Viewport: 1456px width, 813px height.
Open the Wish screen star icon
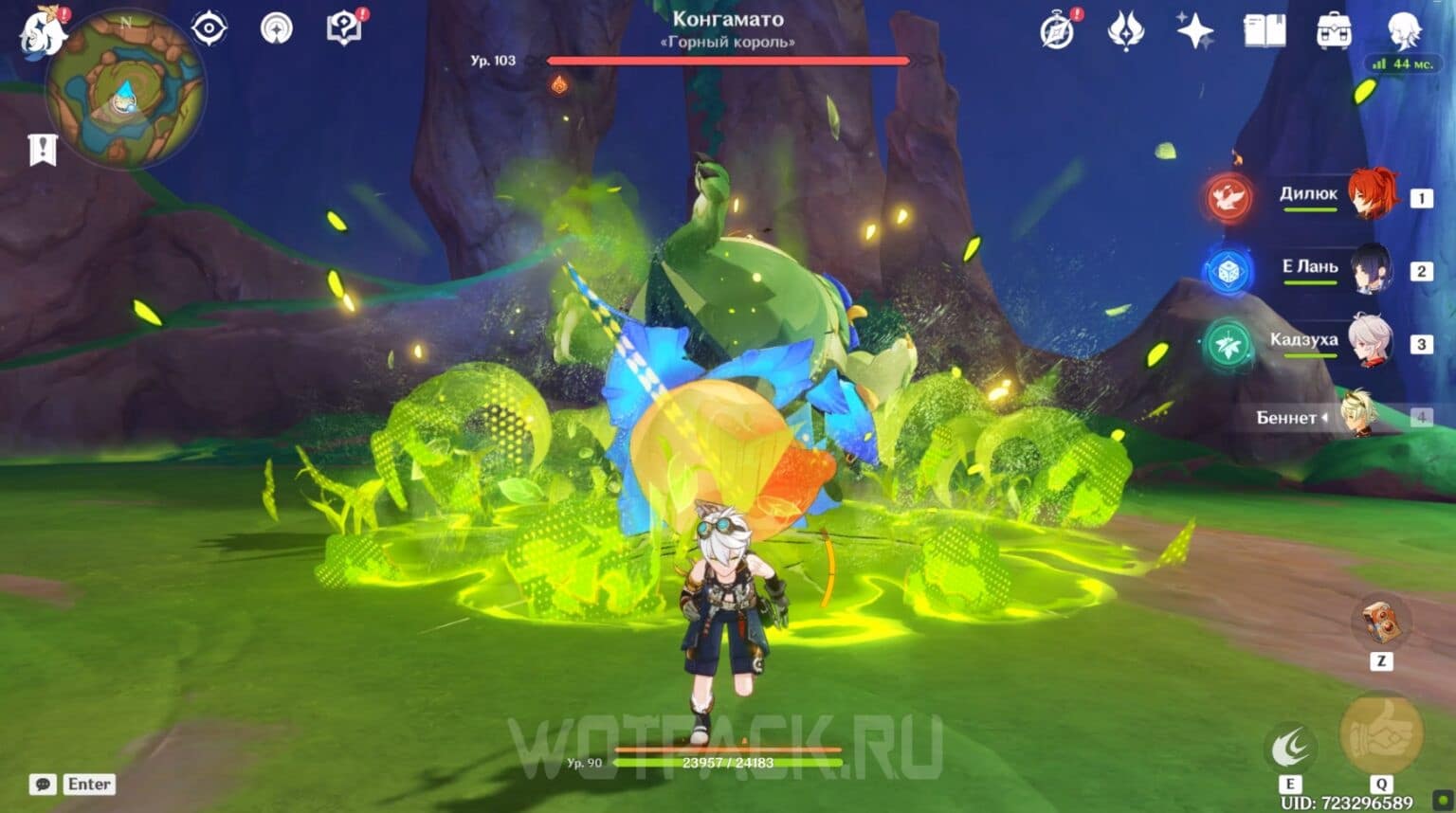pos(1193,31)
